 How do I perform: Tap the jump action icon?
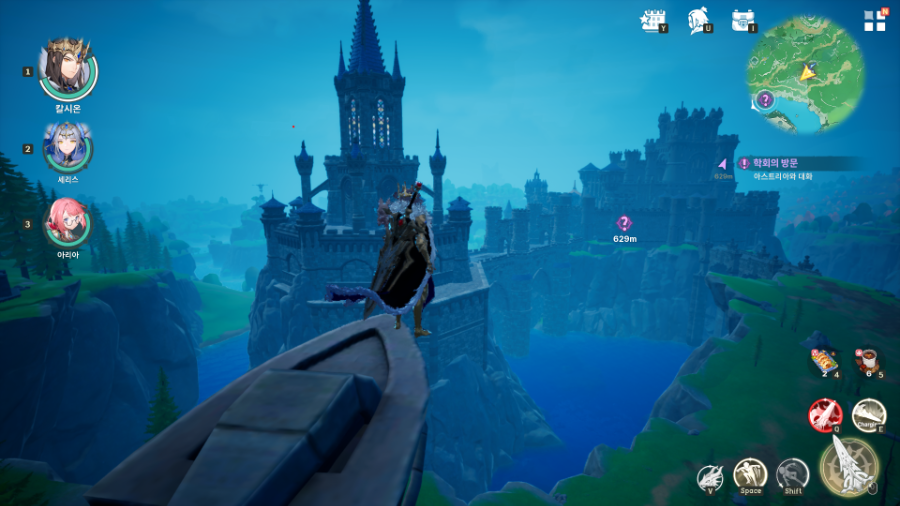pos(750,474)
